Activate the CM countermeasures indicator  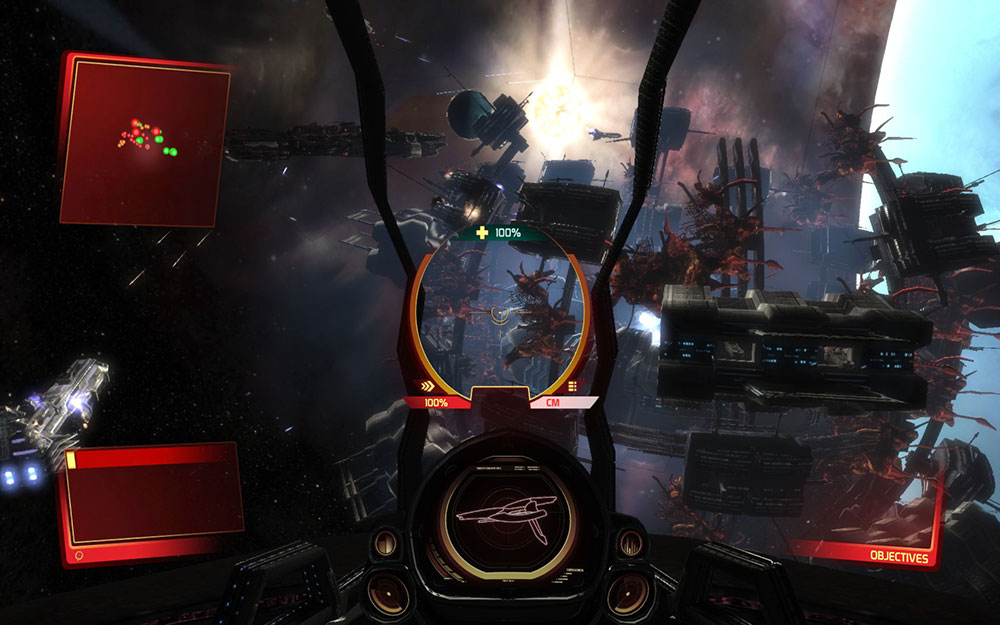pos(551,402)
